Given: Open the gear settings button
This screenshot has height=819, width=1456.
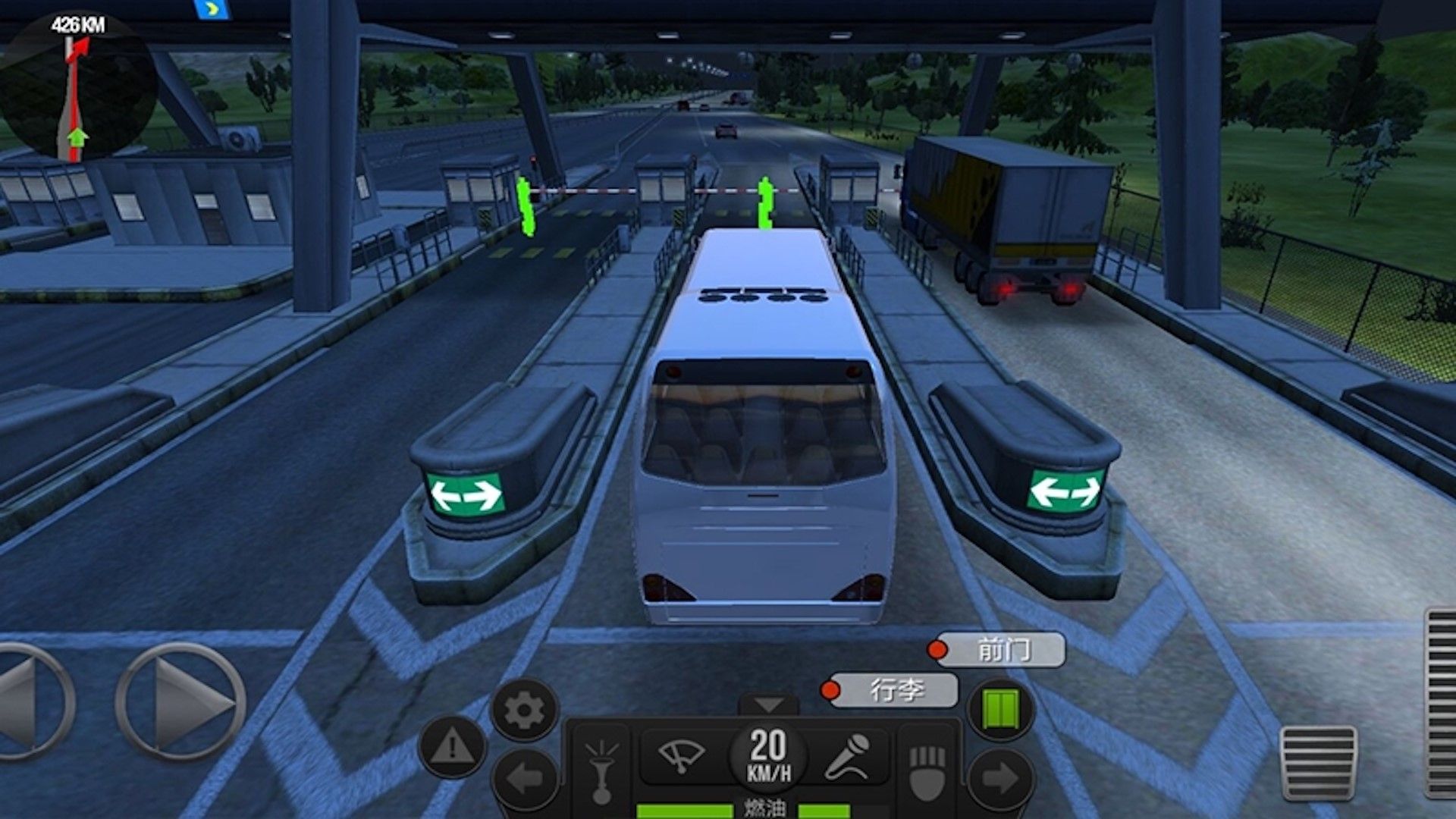Looking at the screenshot, I should tap(524, 711).
